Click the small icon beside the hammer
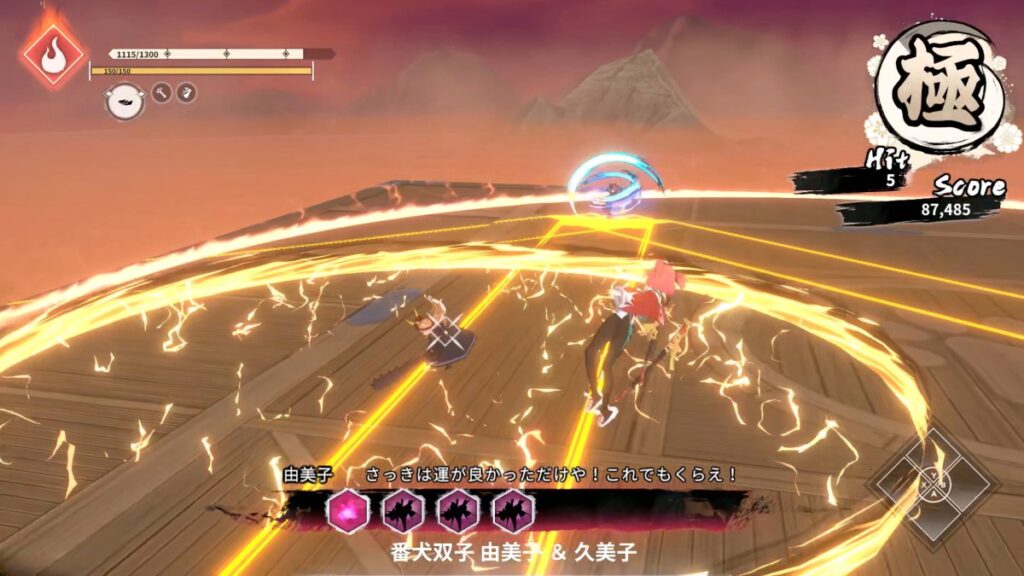Screen dimensions: 1024x576 pos(186,93)
